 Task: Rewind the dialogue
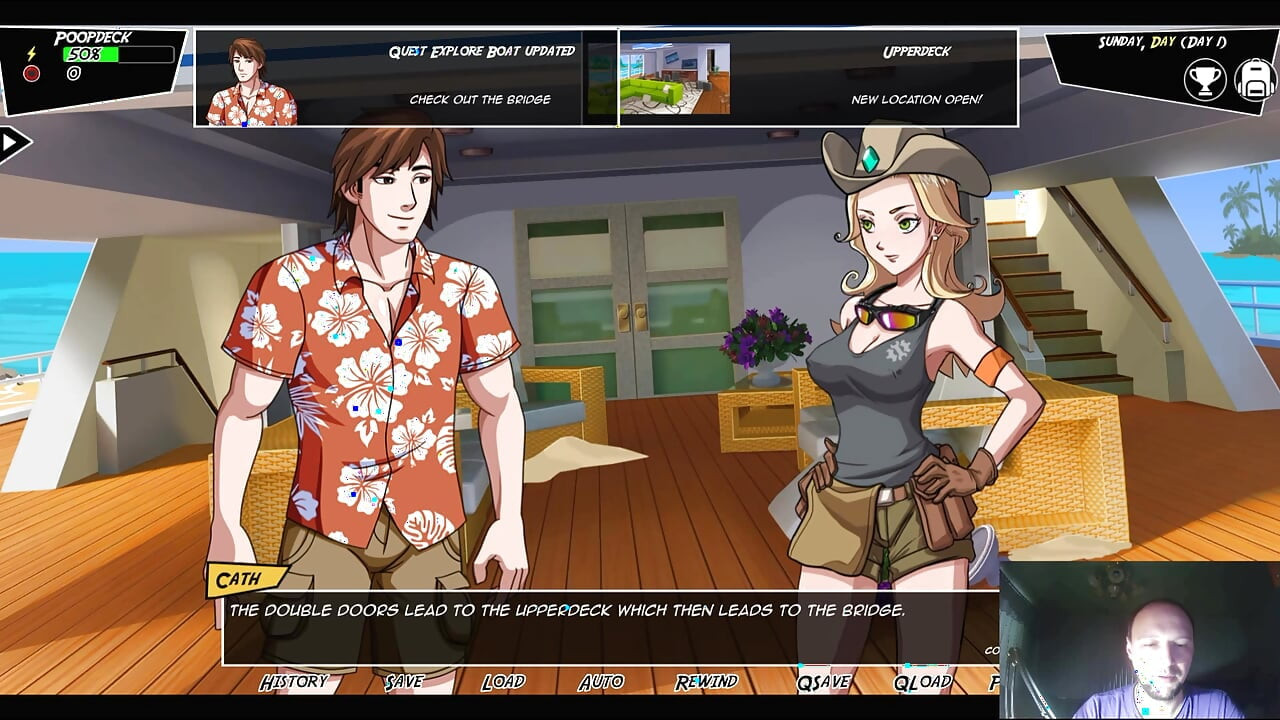pos(707,682)
